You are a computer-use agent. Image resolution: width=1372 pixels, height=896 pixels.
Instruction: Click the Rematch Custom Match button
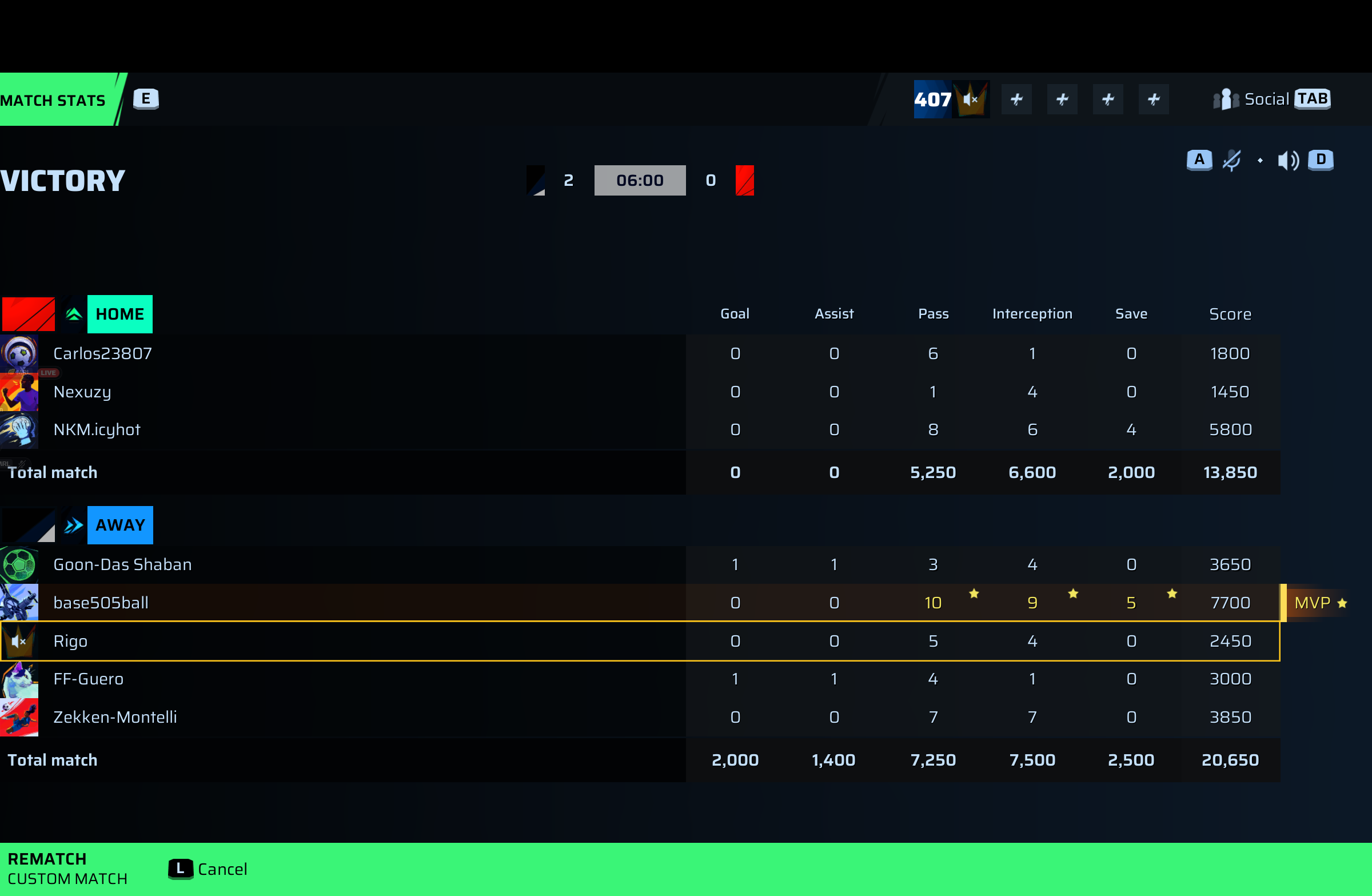66,869
